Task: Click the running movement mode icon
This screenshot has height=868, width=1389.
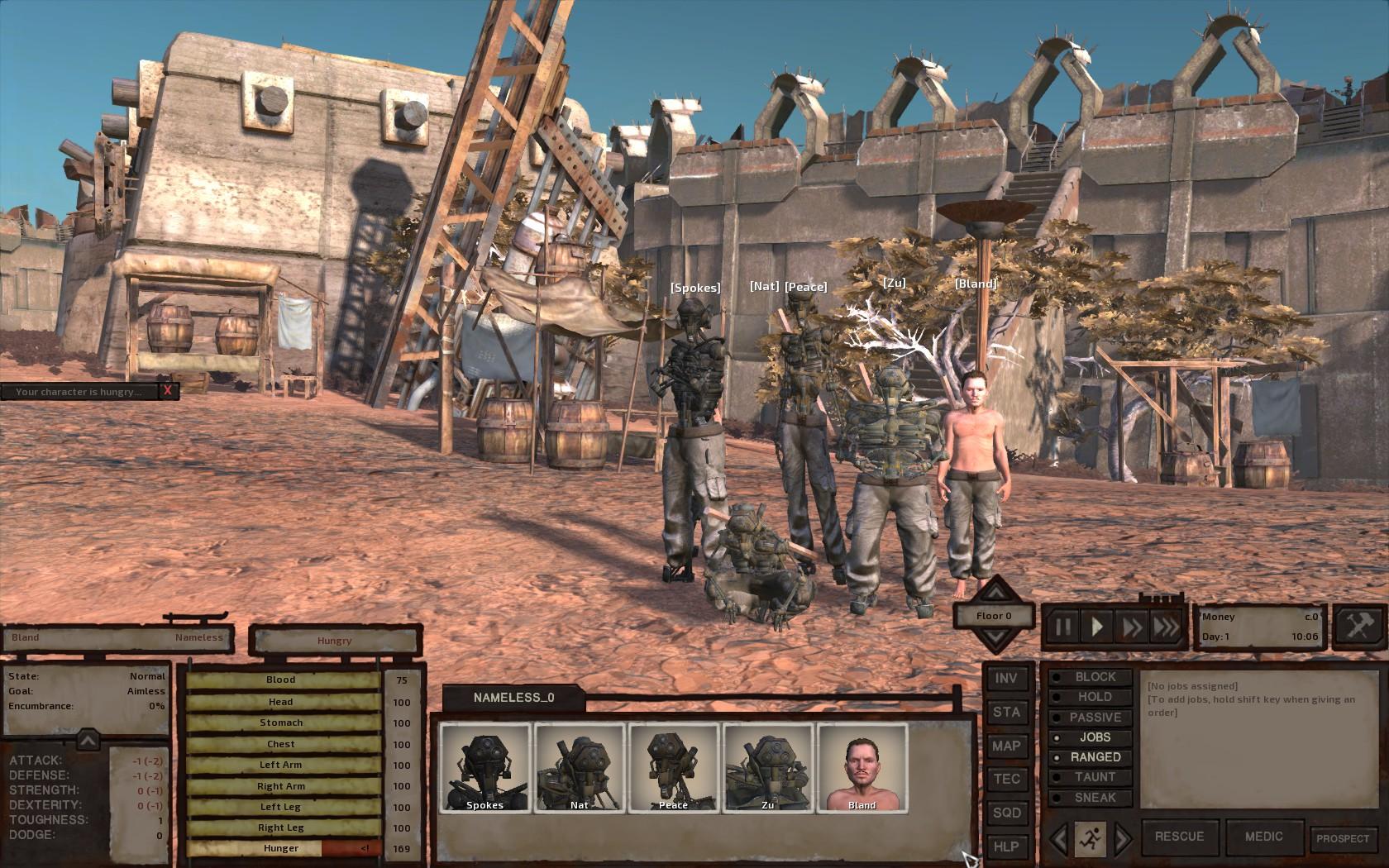Action: coord(1091,840)
